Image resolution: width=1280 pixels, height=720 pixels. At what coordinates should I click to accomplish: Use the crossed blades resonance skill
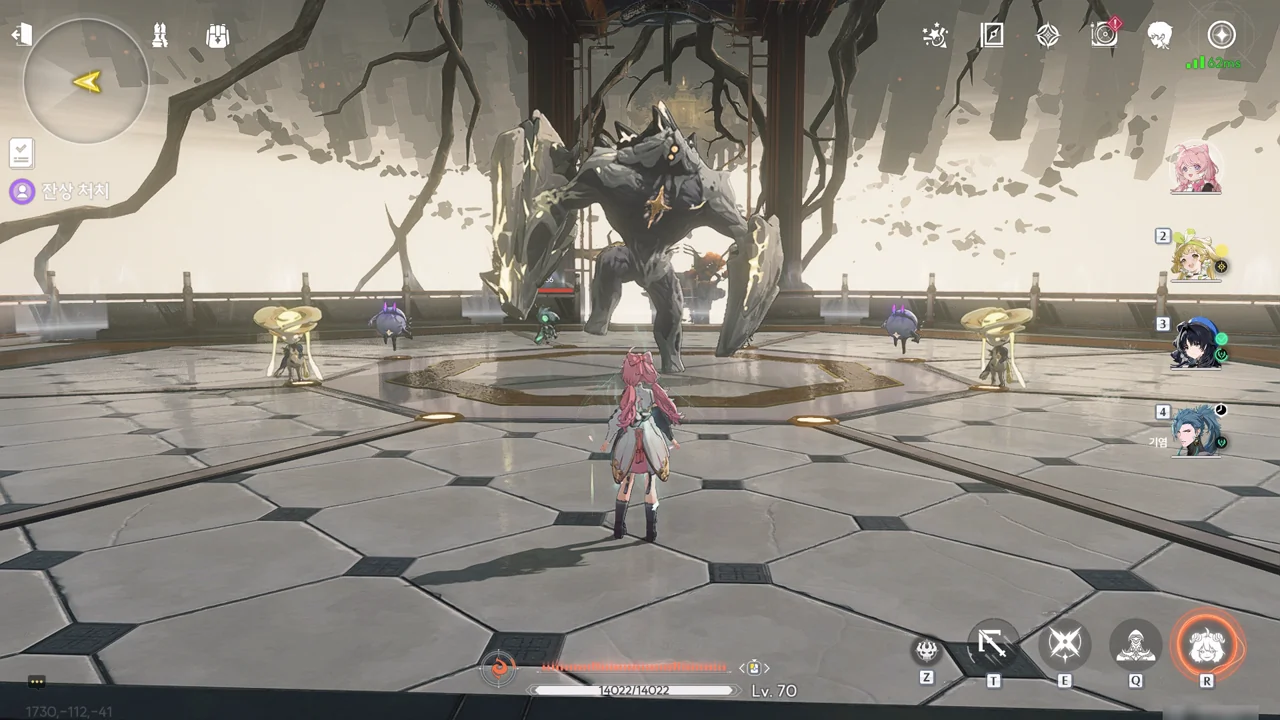(1064, 645)
